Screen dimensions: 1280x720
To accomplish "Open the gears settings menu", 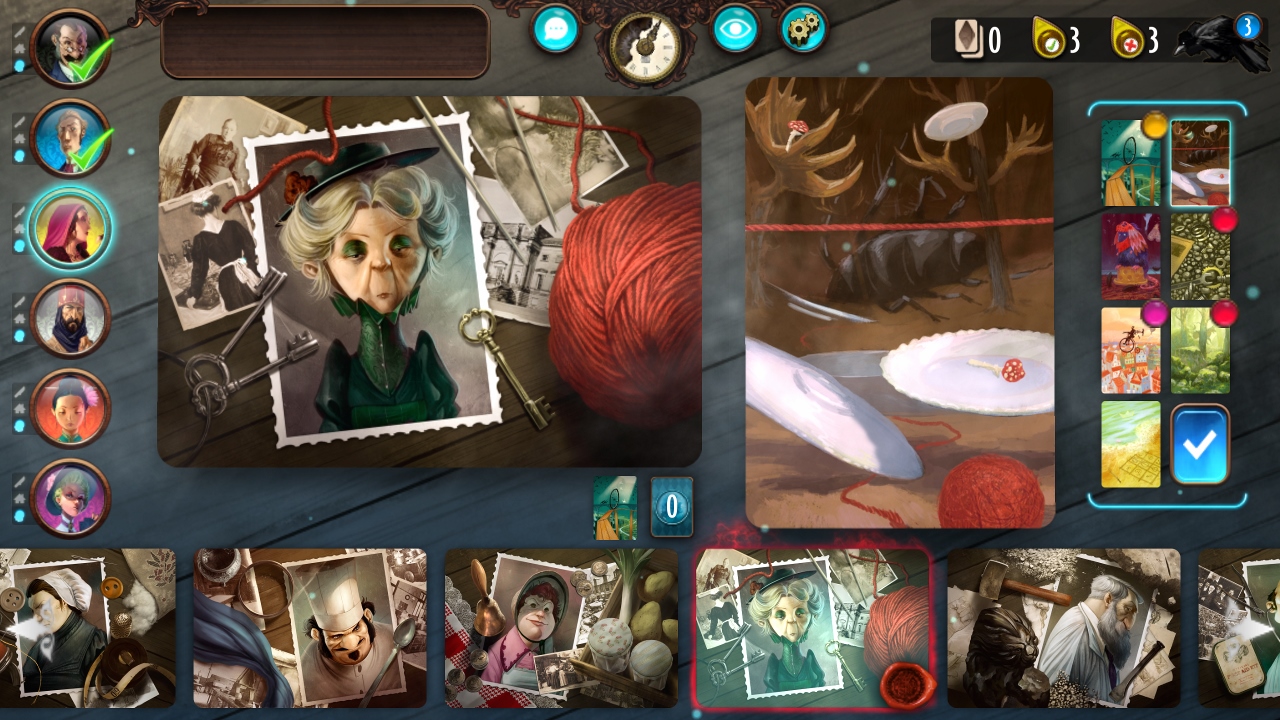I will pos(803,28).
